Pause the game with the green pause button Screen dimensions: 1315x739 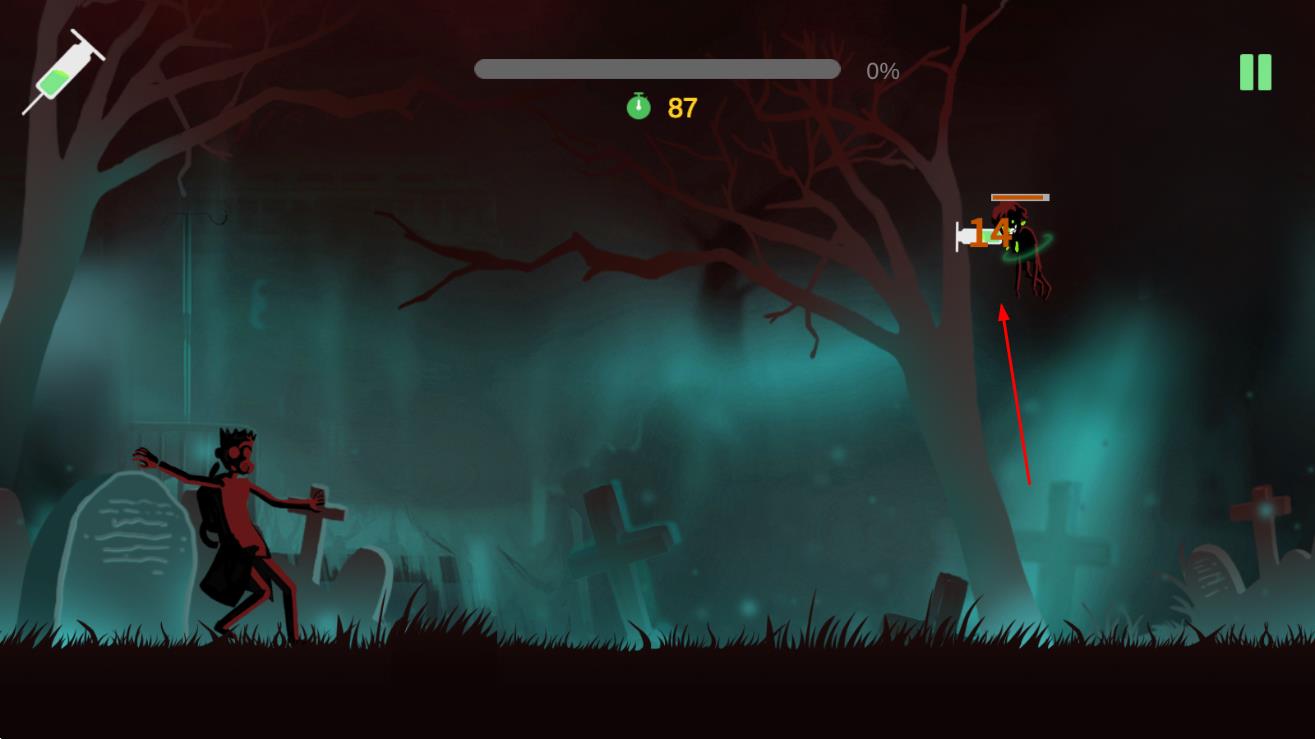(x=1255, y=72)
